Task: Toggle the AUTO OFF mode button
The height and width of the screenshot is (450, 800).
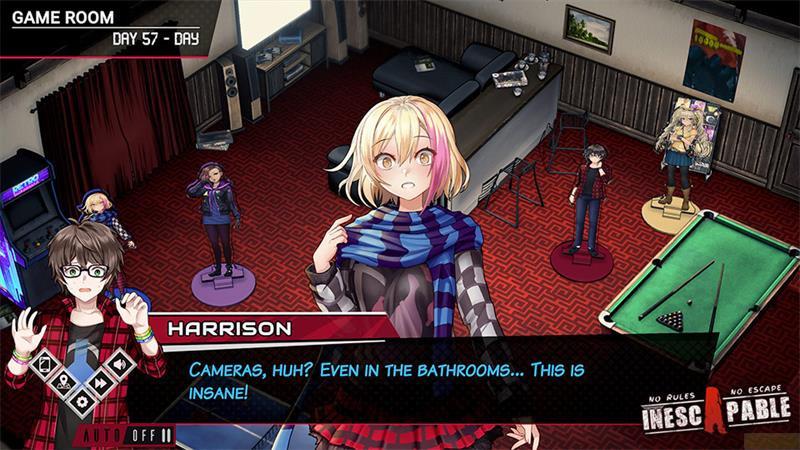Action: click(x=126, y=435)
